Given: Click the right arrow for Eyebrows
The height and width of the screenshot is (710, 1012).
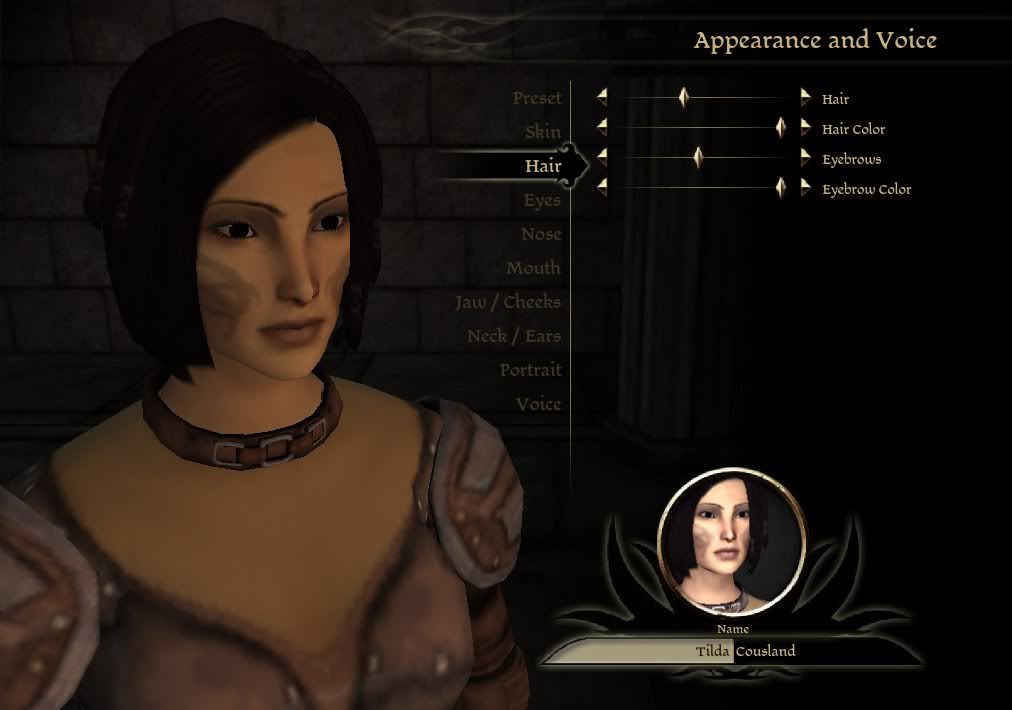Looking at the screenshot, I should (806, 158).
